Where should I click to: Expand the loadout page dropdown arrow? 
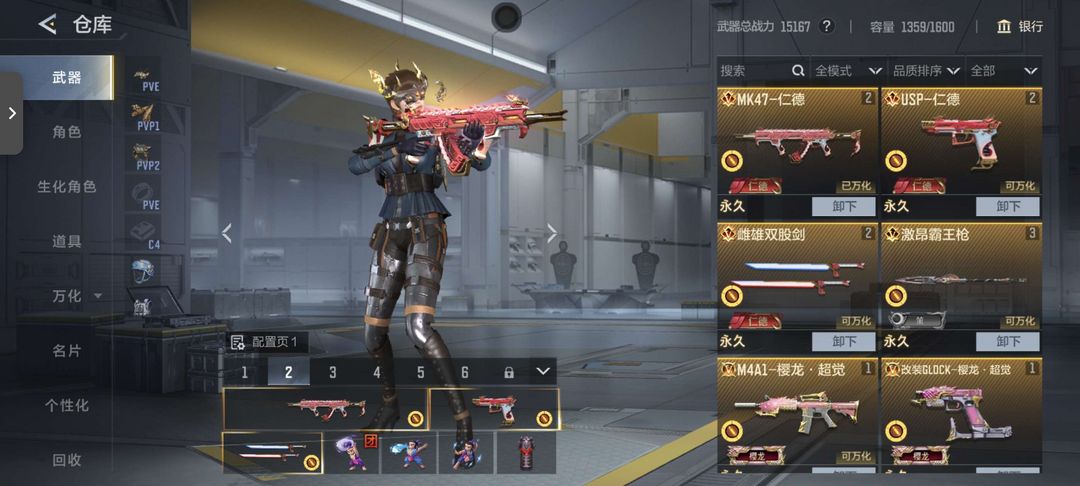pyautogui.click(x=542, y=371)
